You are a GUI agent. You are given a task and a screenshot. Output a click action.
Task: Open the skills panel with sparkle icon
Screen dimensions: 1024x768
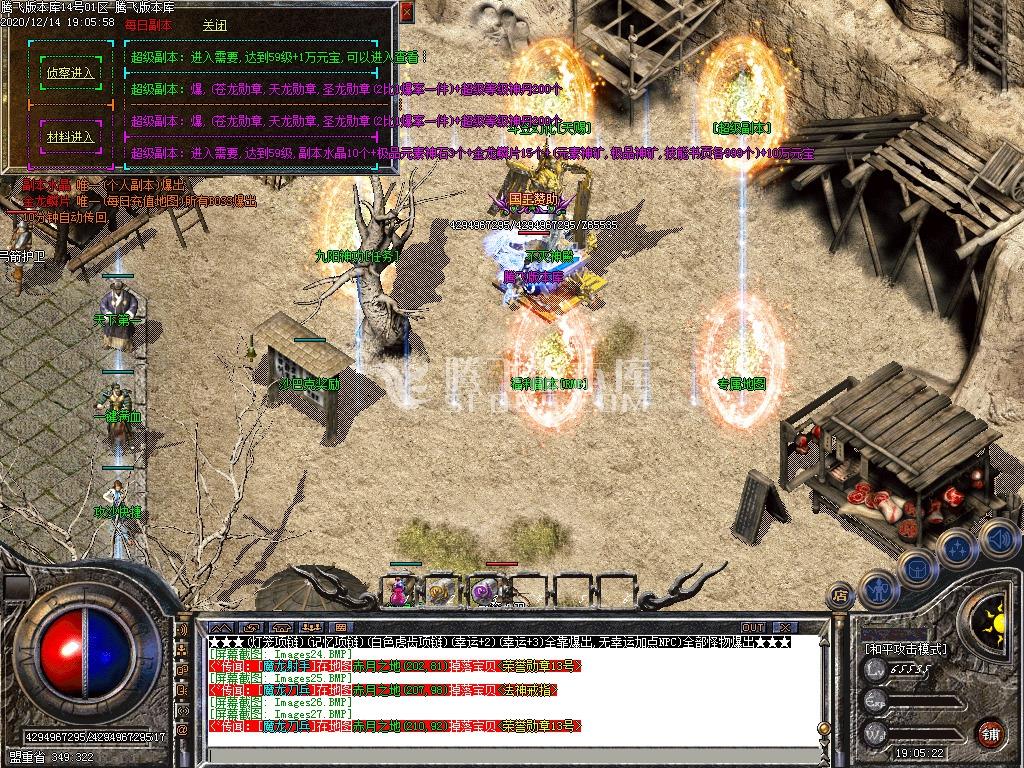tap(957, 547)
